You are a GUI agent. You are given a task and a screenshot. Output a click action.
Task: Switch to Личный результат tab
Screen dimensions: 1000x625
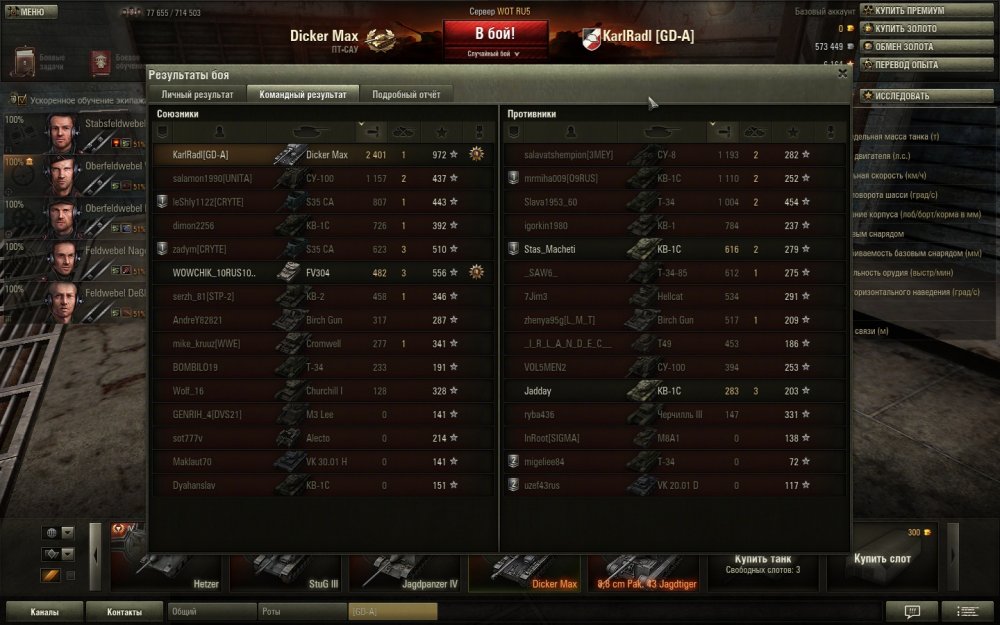tap(197, 94)
